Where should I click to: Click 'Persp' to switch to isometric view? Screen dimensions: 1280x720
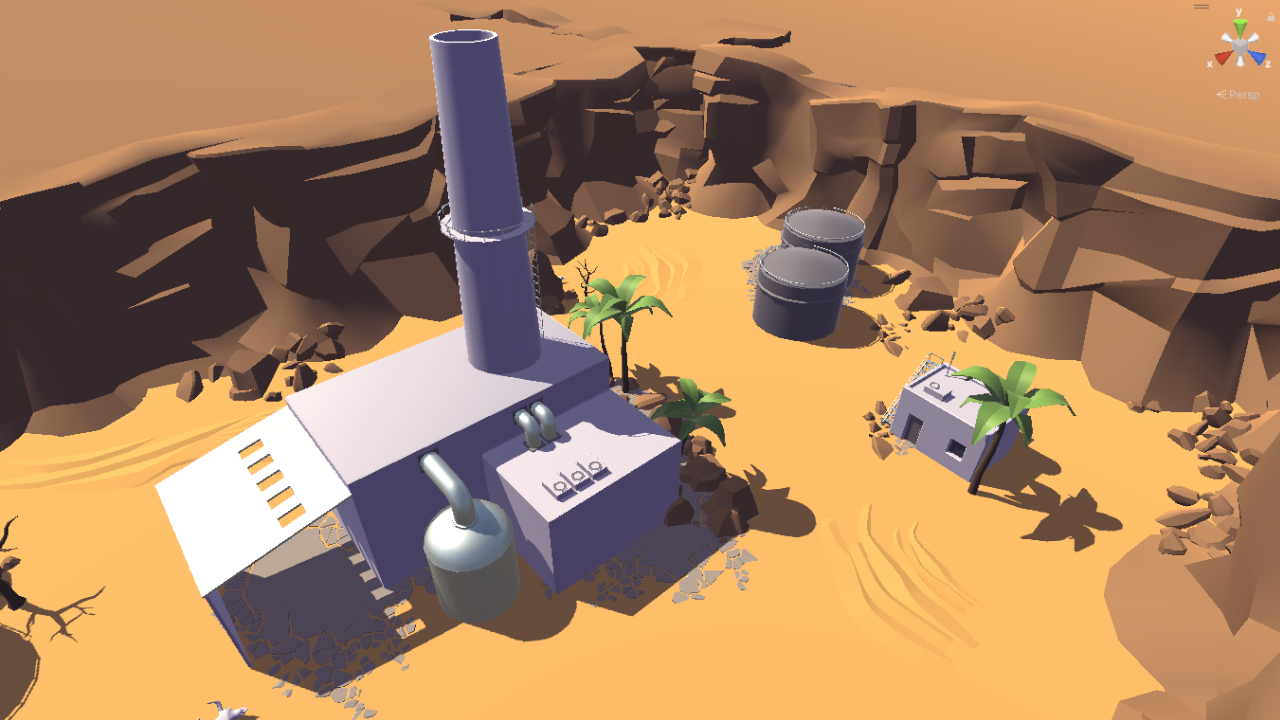(x=1244, y=94)
